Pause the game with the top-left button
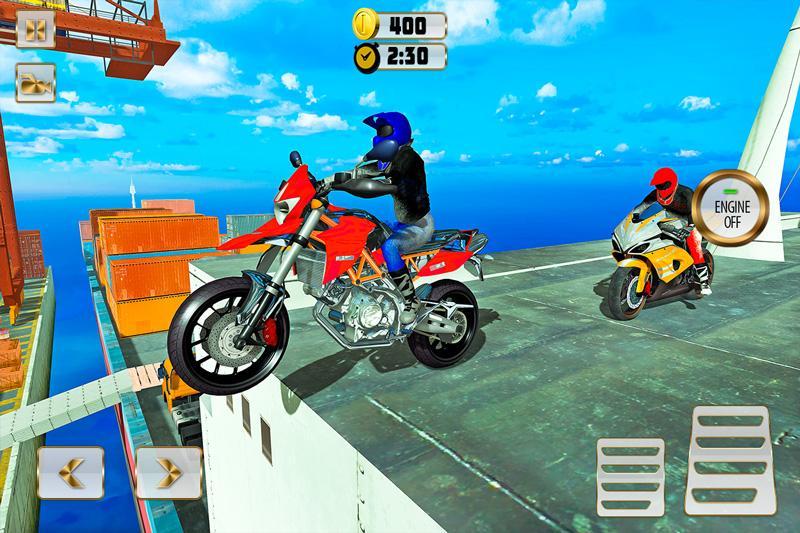This screenshot has width=800, height=533. point(35,30)
